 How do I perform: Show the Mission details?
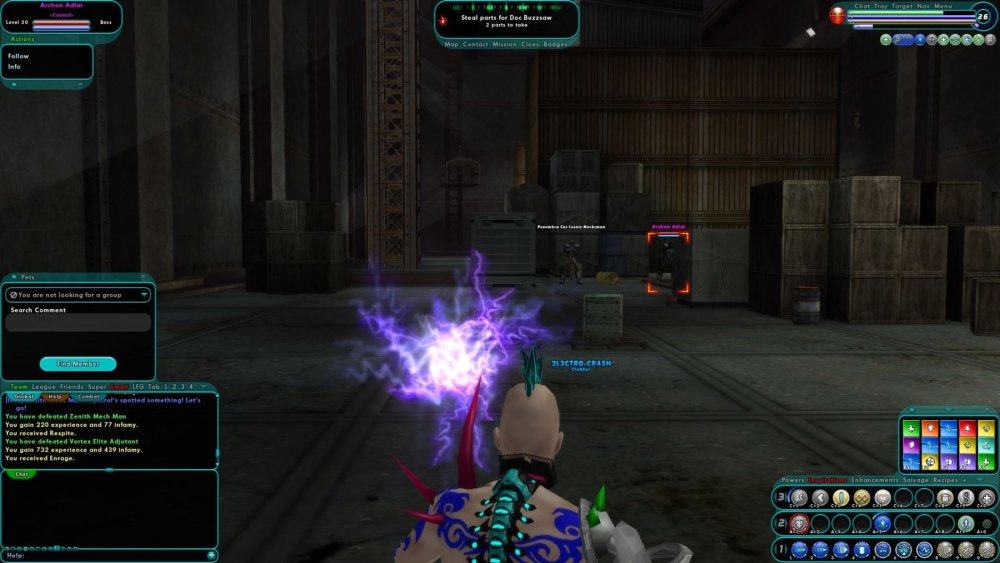(x=505, y=44)
